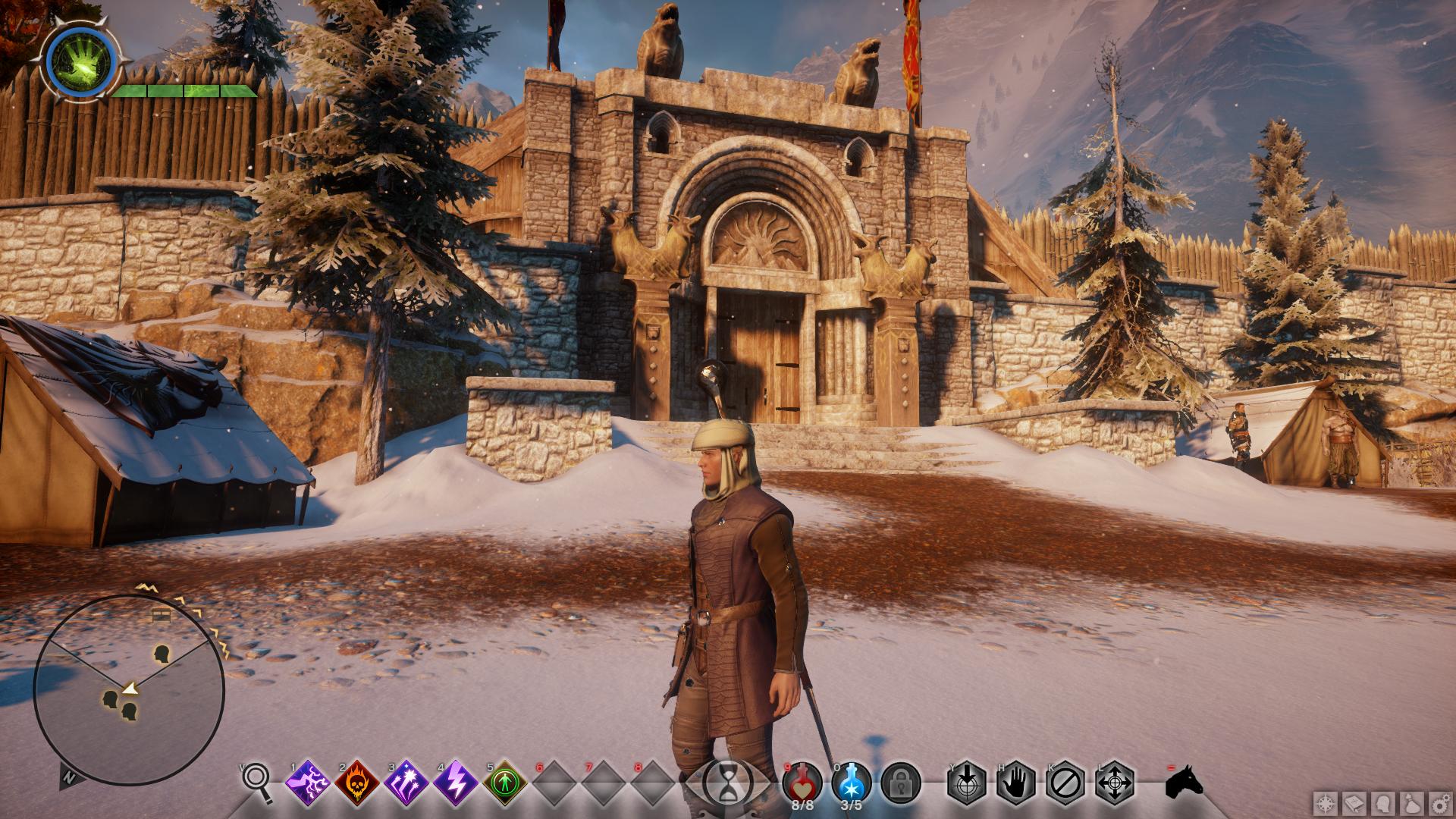
Task: Activate the four-arrow crosshair move command
Action: [1115, 782]
